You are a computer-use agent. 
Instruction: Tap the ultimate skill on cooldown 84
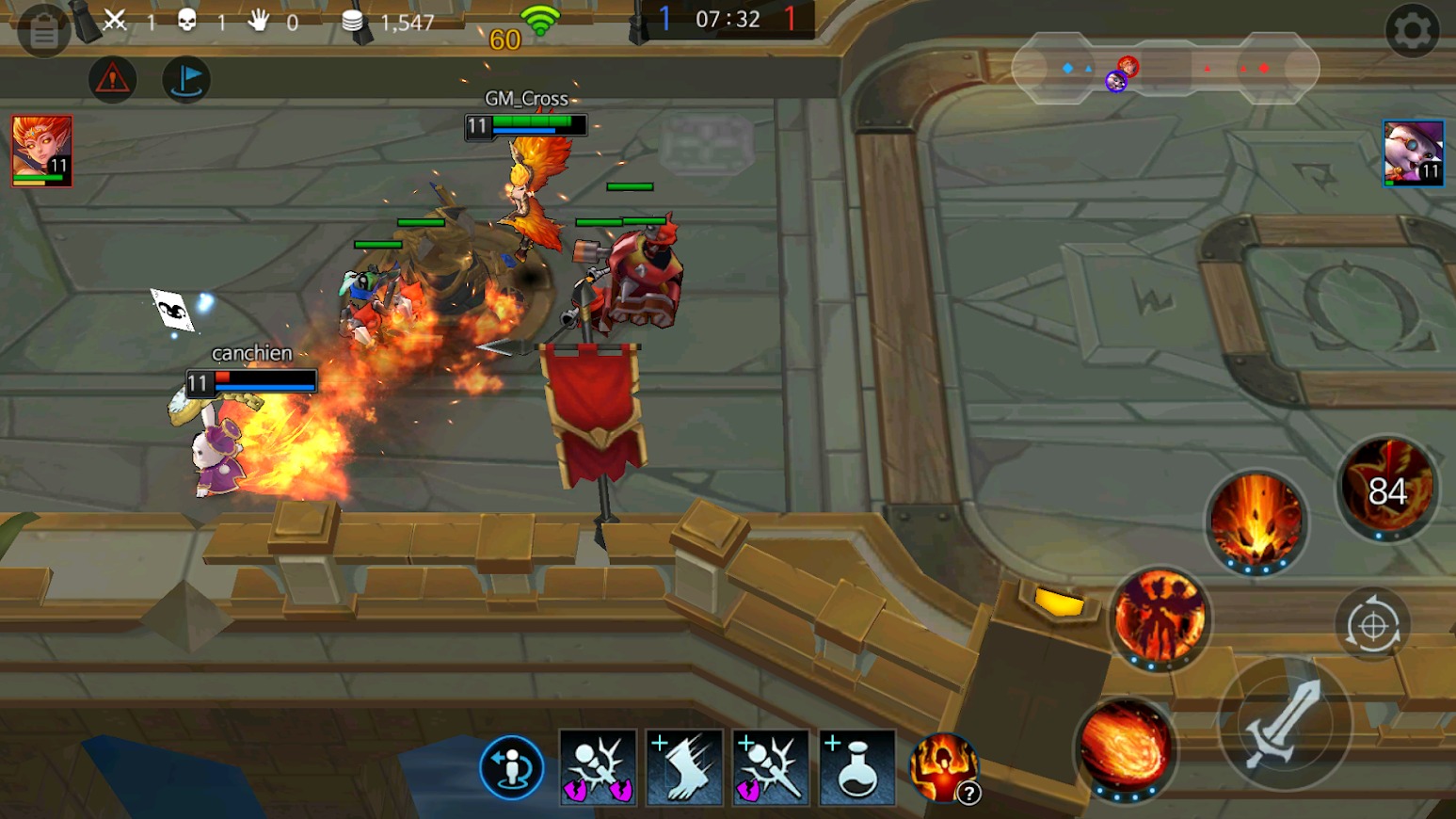click(1386, 490)
